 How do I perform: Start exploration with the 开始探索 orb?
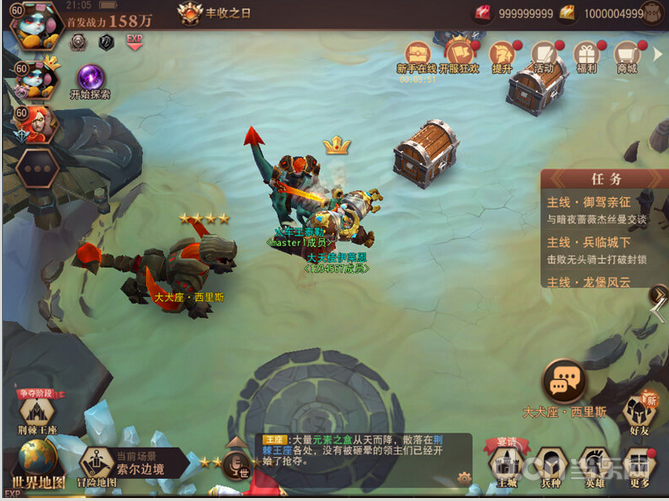click(91, 78)
